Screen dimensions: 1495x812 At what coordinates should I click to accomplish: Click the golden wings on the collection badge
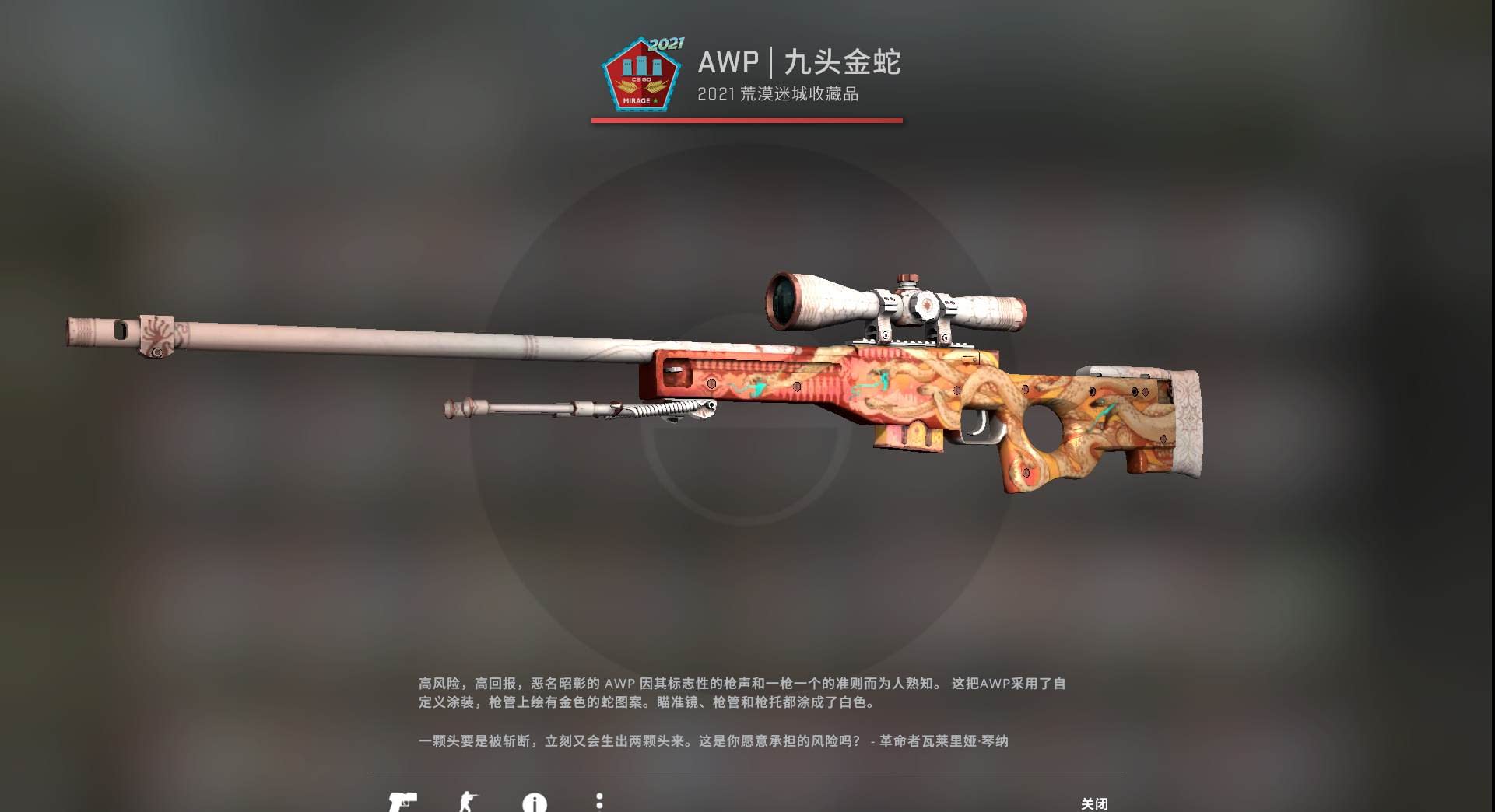coord(641,86)
